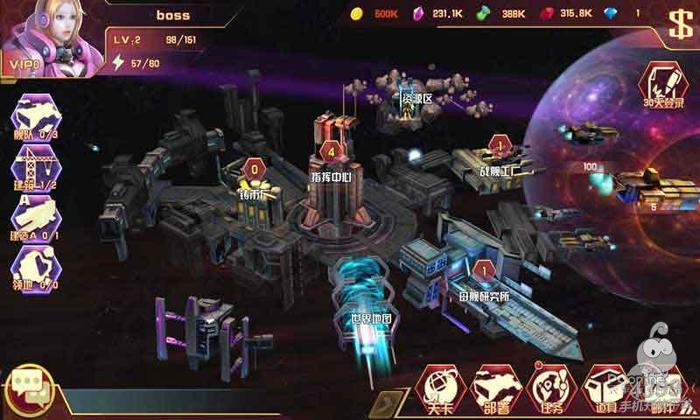Select the 战舰工厂 warship factory label

[498, 172]
